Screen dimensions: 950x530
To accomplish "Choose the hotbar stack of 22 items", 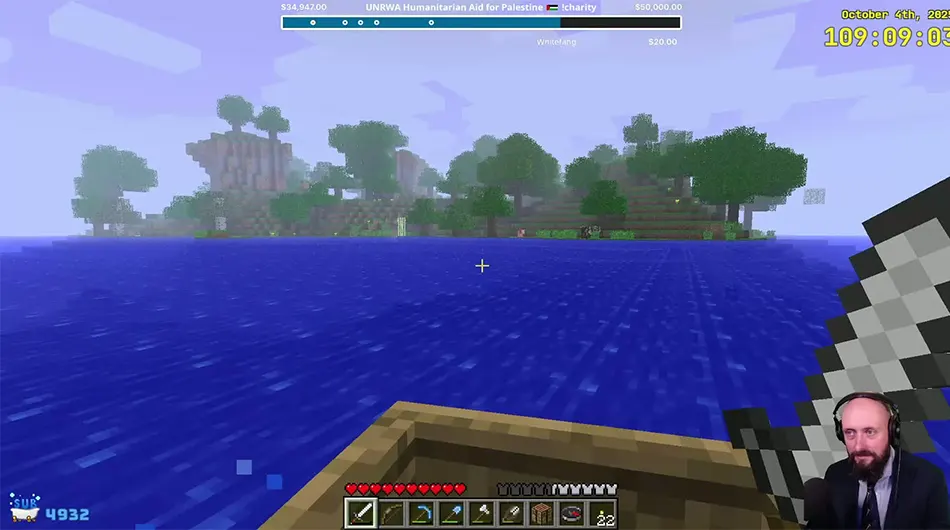I will tap(602, 513).
